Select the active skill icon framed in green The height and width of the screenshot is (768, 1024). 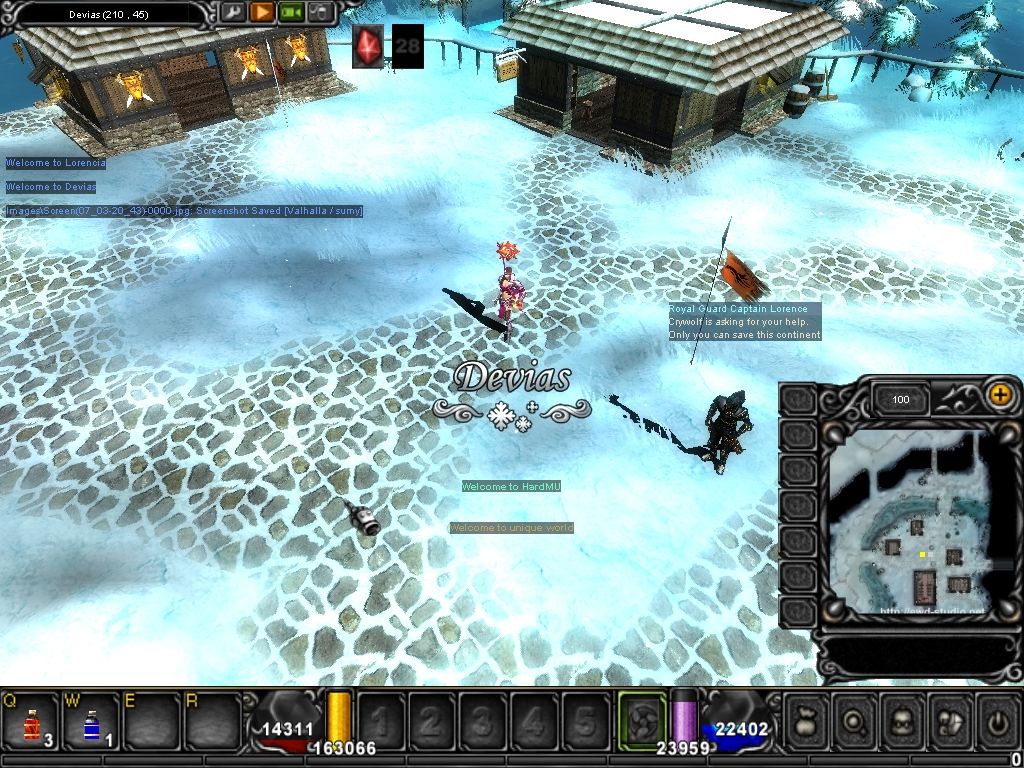click(642, 719)
